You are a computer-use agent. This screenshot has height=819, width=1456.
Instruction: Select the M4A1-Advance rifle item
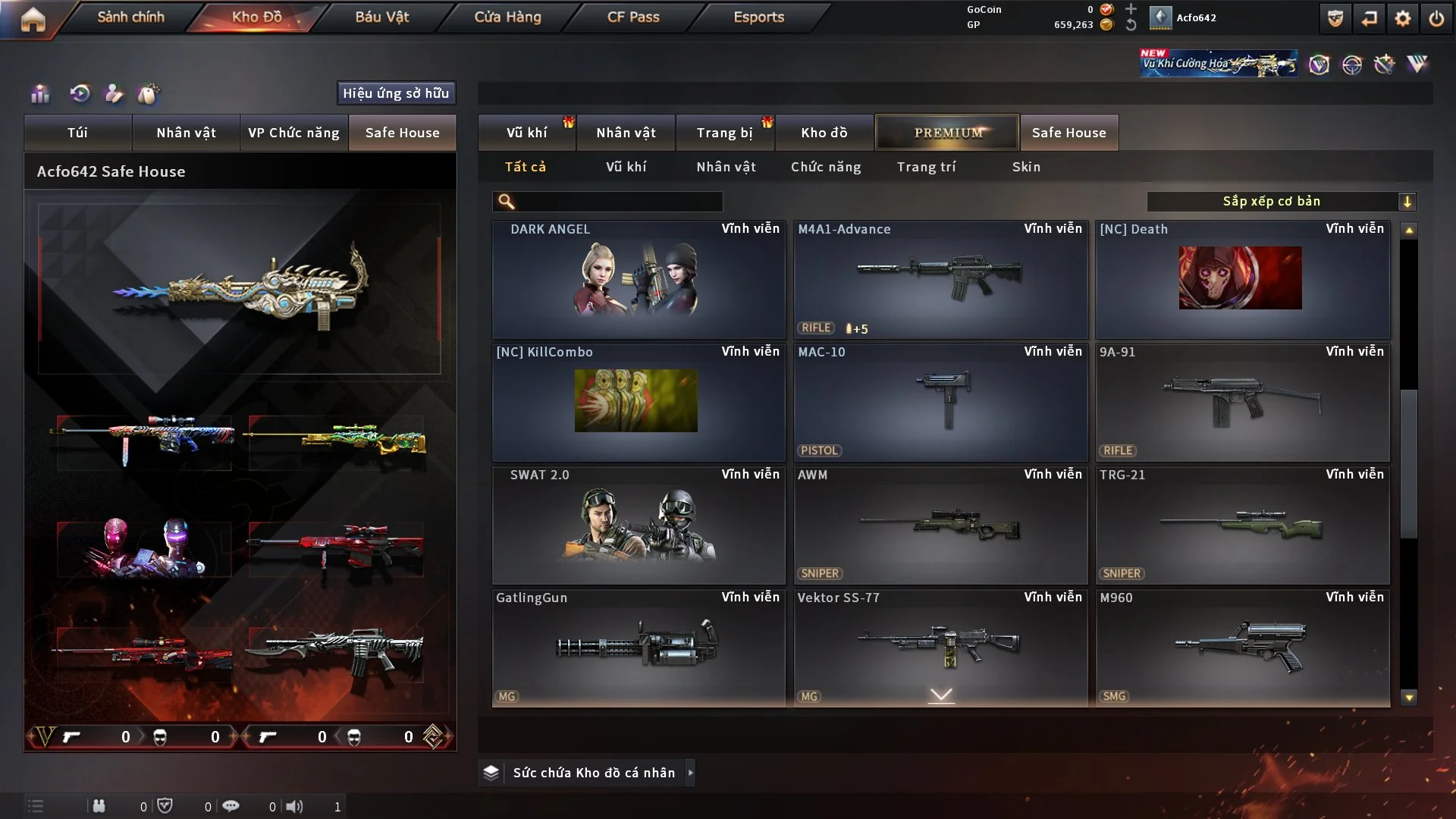pyautogui.click(x=940, y=279)
